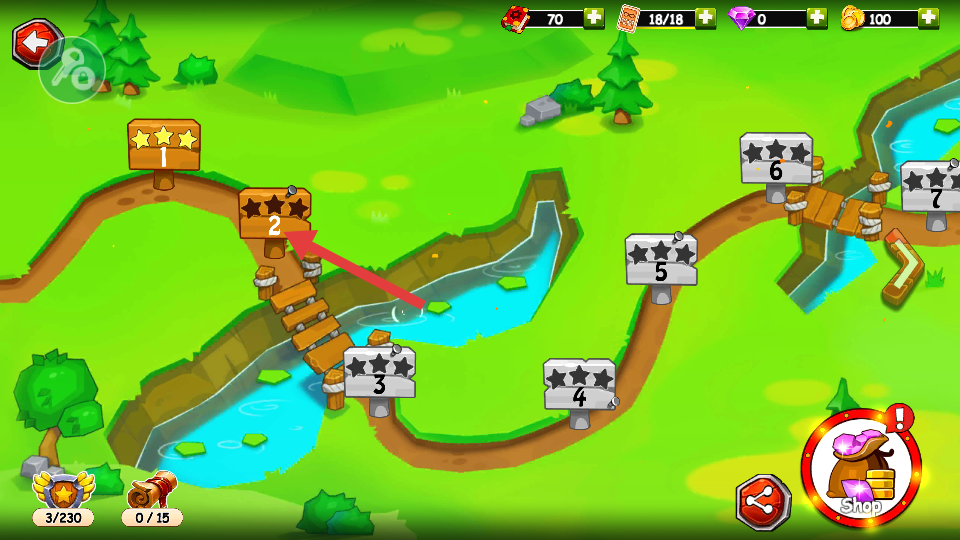
Task: Choose the level 3 stone sign
Action: [379, 372]
